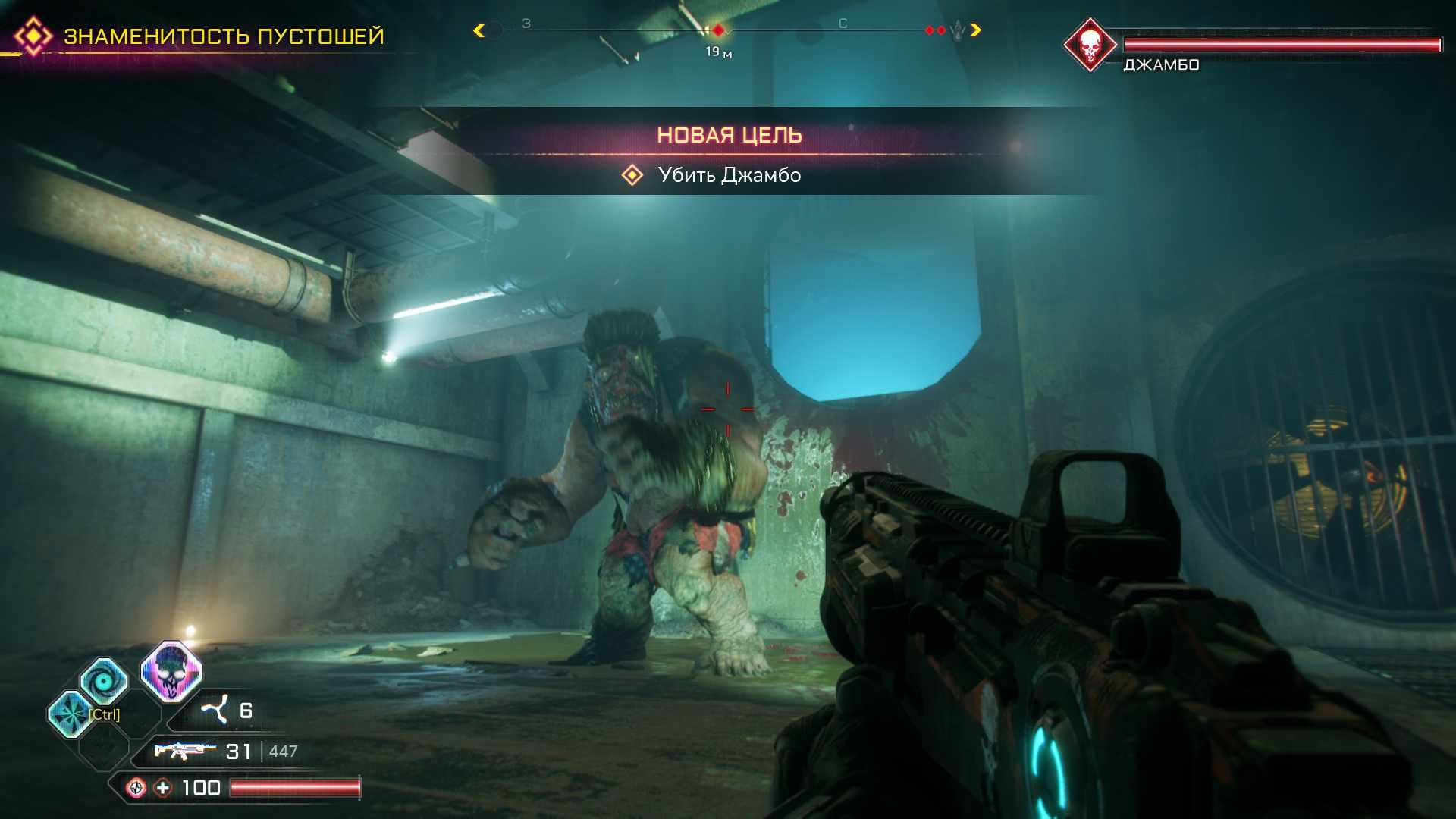
Task: Select the Убить Джамбо objective
Action: coord(729,175)
